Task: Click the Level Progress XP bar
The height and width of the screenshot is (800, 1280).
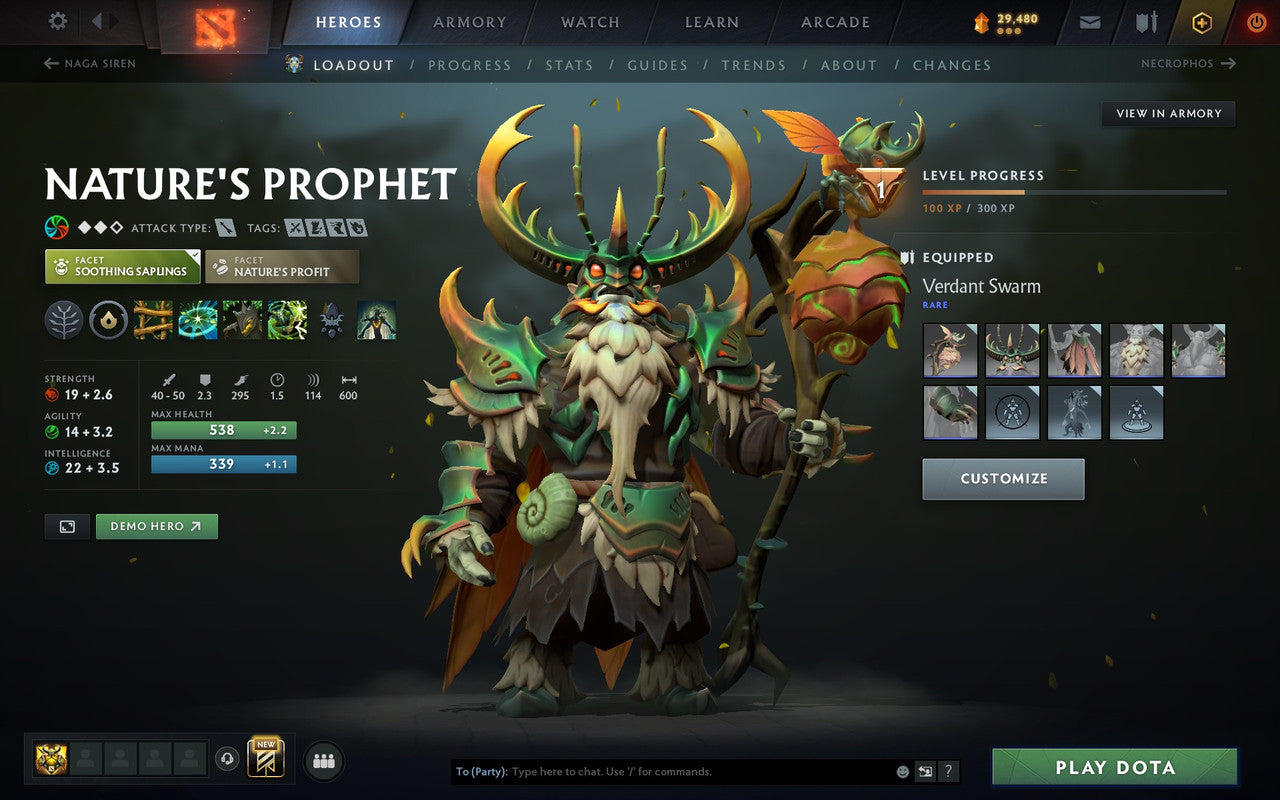Action: click(1074, 191)
